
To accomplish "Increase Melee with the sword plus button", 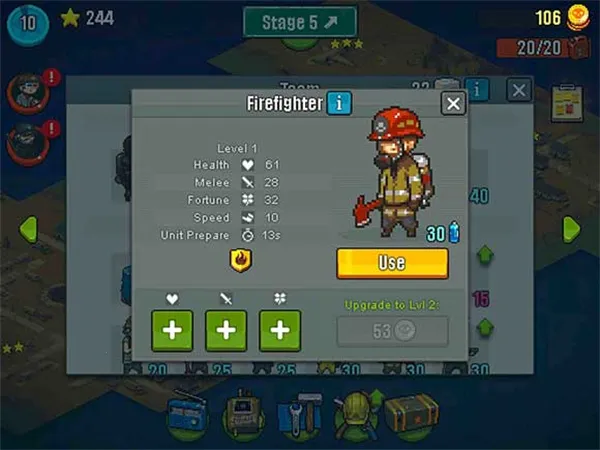I will click(x=226, y=331).
